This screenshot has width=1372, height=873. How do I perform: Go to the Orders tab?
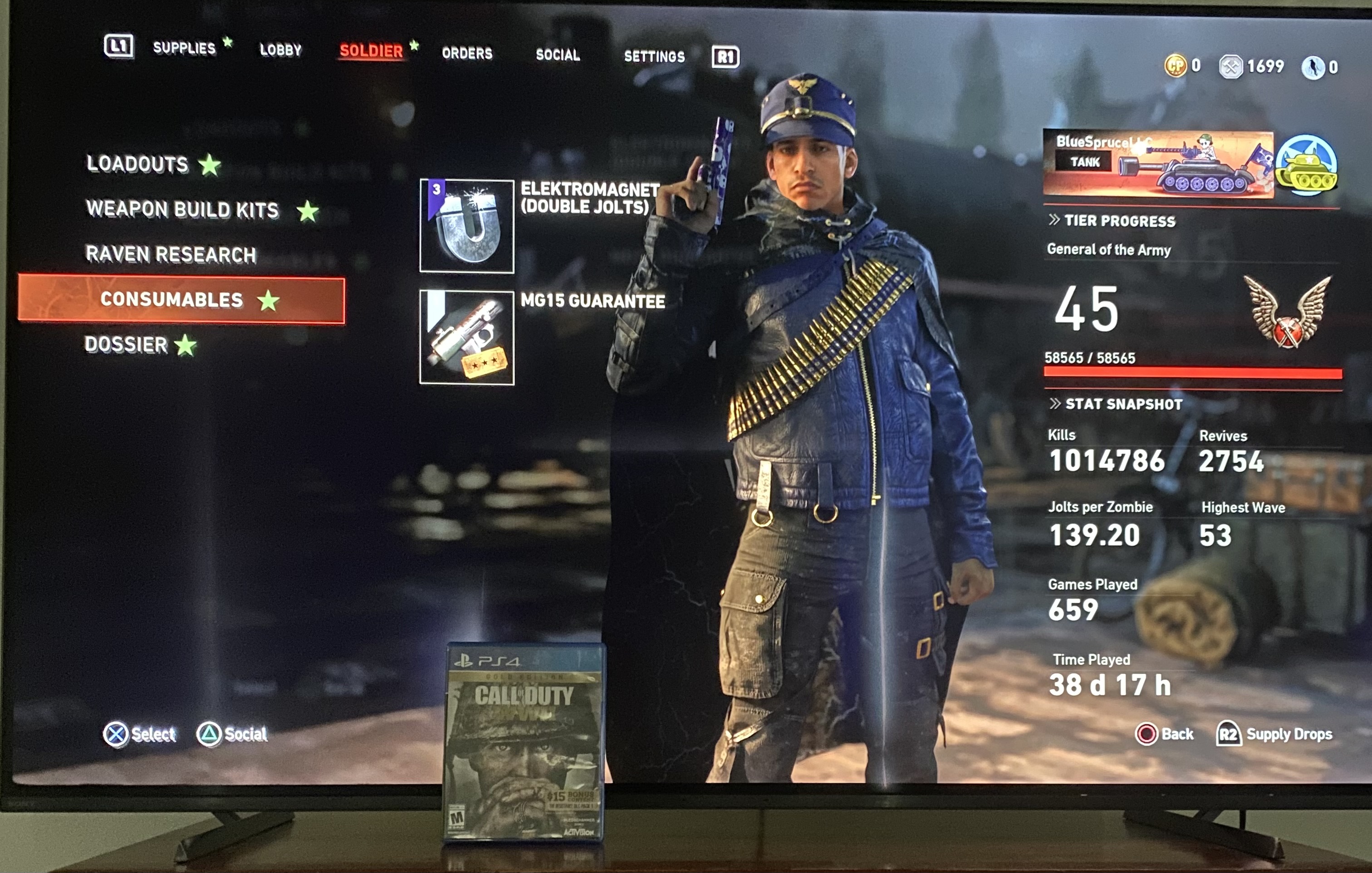coord(467,54)
